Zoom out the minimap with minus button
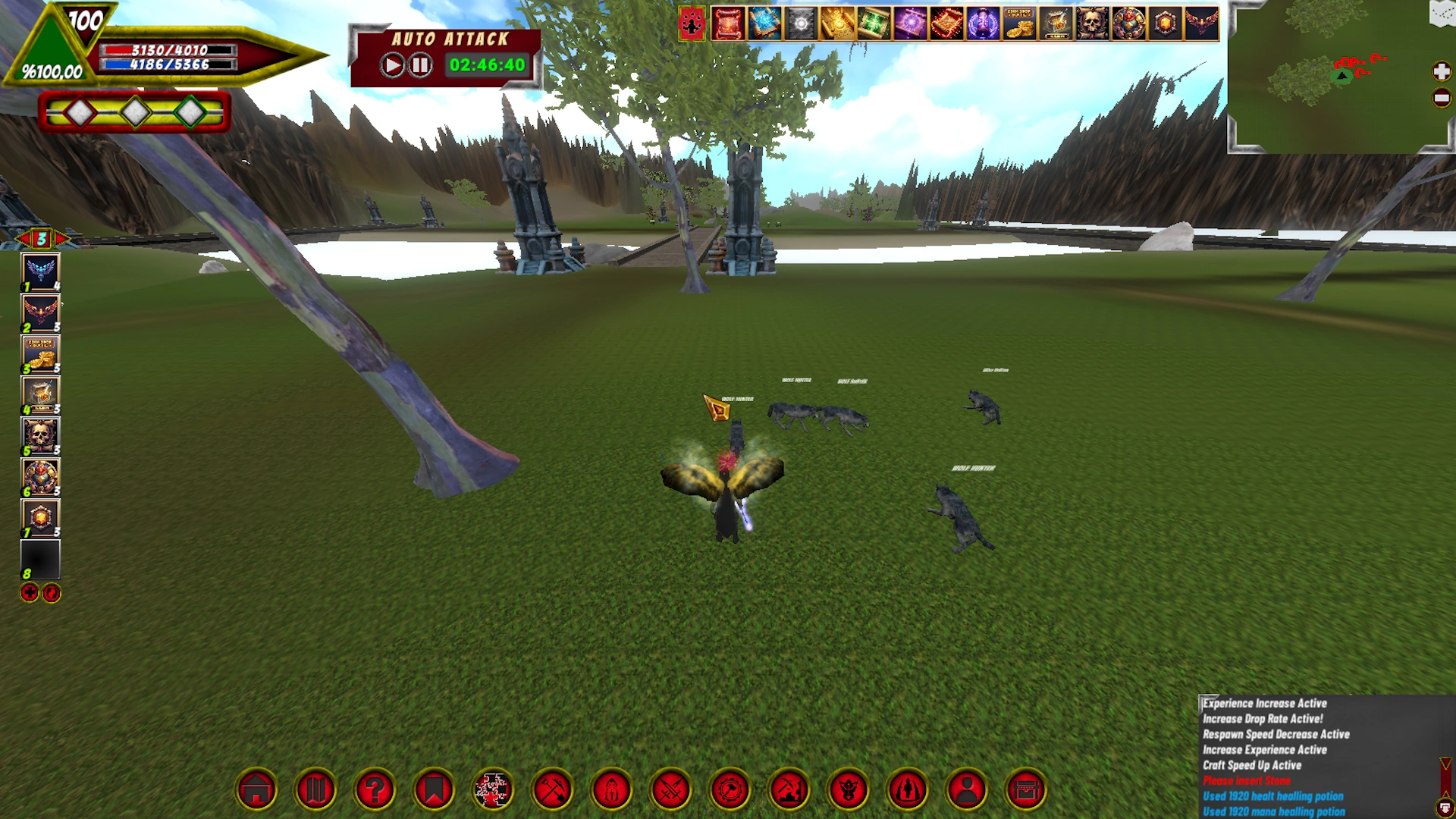 coord(1440,98)
